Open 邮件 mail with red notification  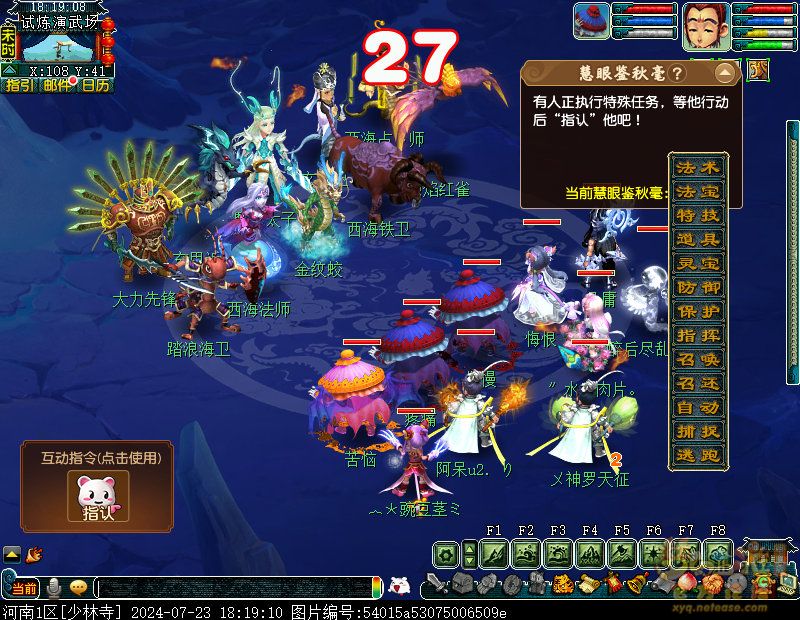tap(57, 85)
